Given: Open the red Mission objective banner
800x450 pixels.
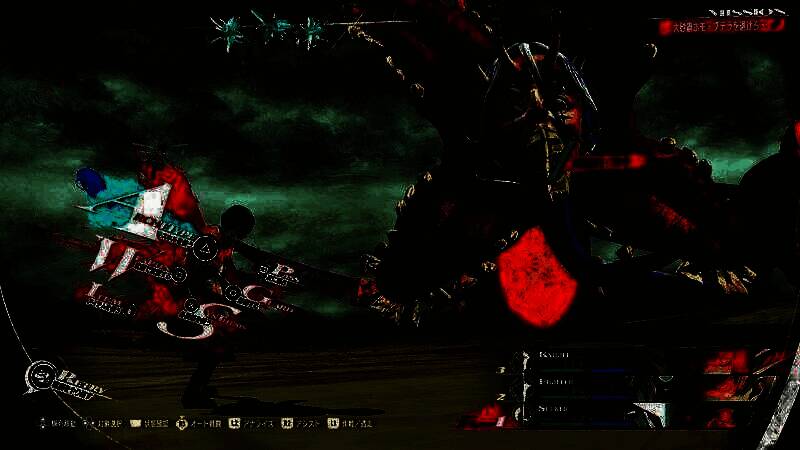Looking at the screenshot, I should point(722,27).
